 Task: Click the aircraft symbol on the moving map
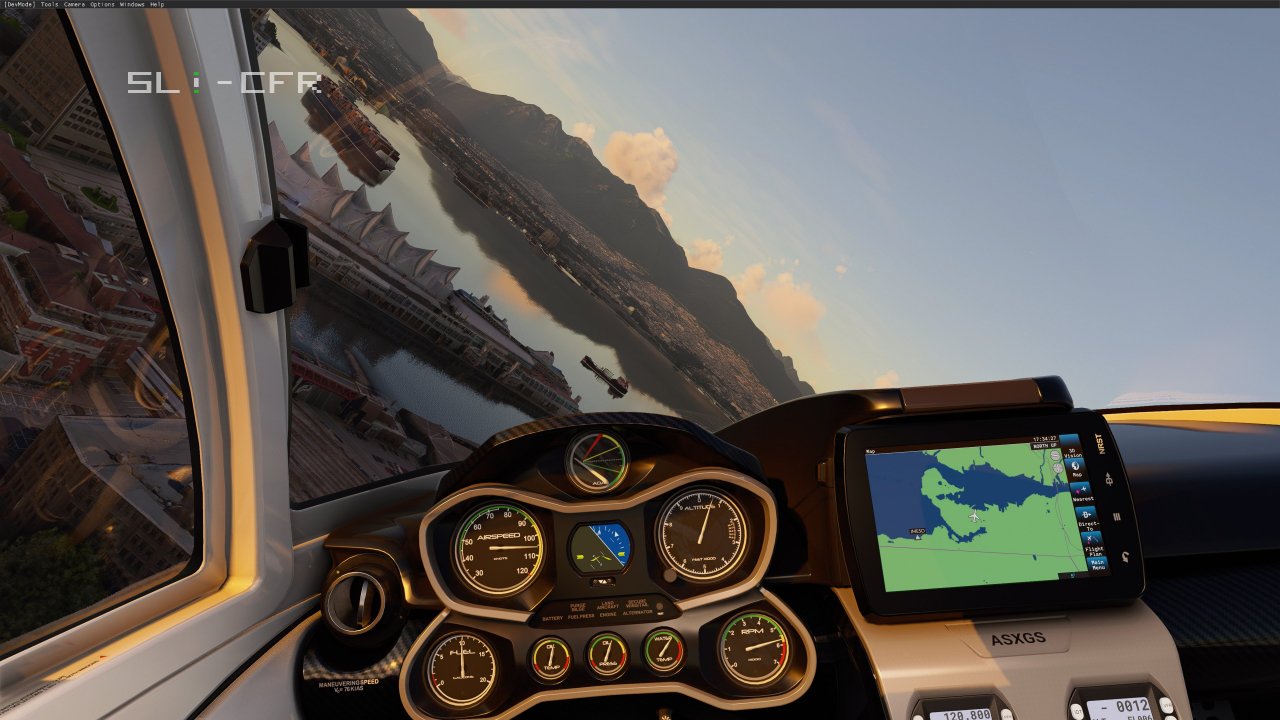point(974,516)
